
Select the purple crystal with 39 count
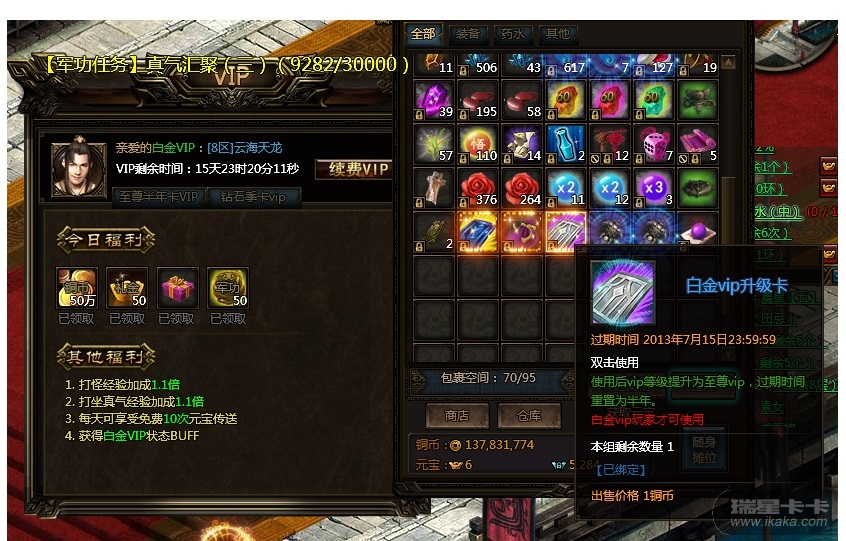[x=434, y=98]
